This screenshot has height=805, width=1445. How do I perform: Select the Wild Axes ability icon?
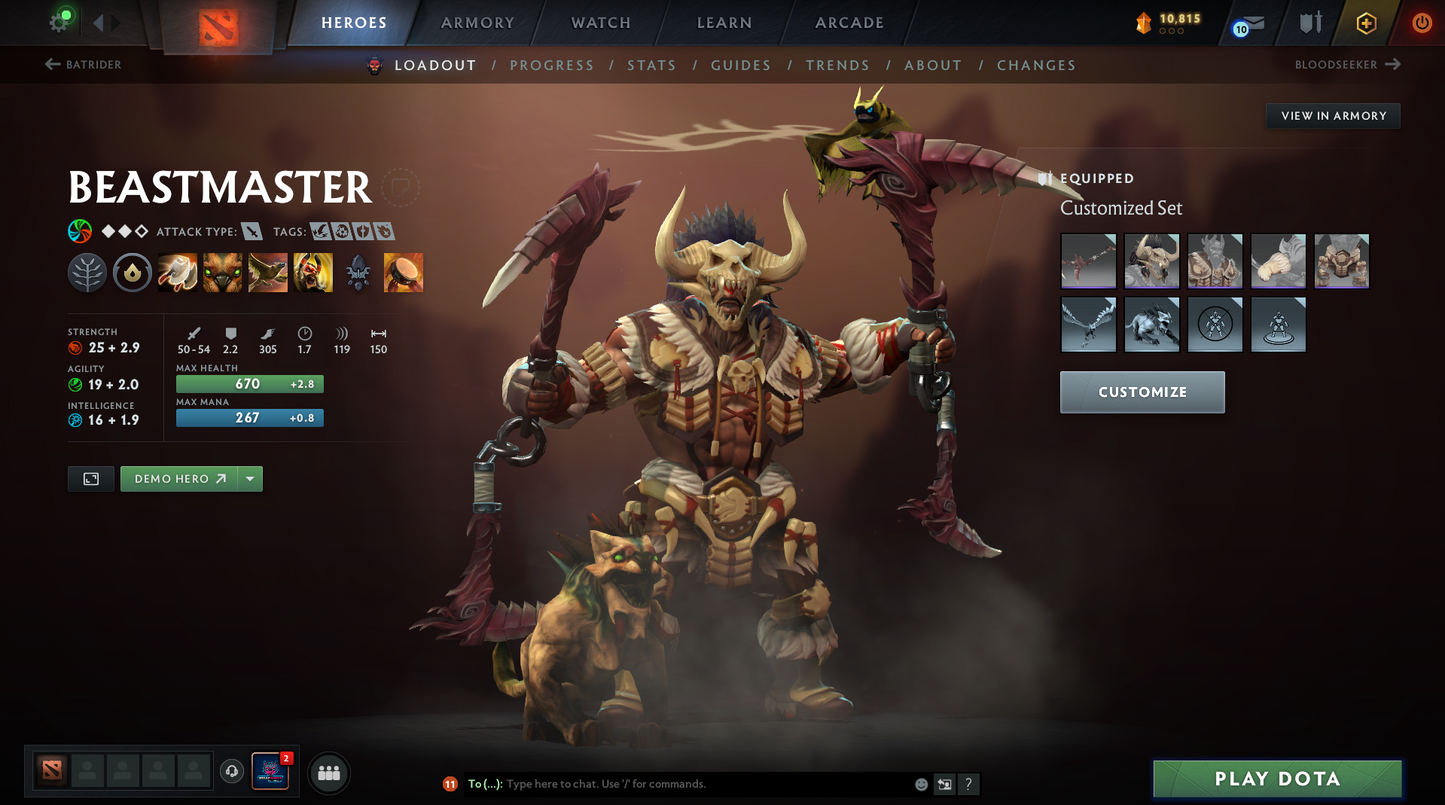click(x=177, y=271)
